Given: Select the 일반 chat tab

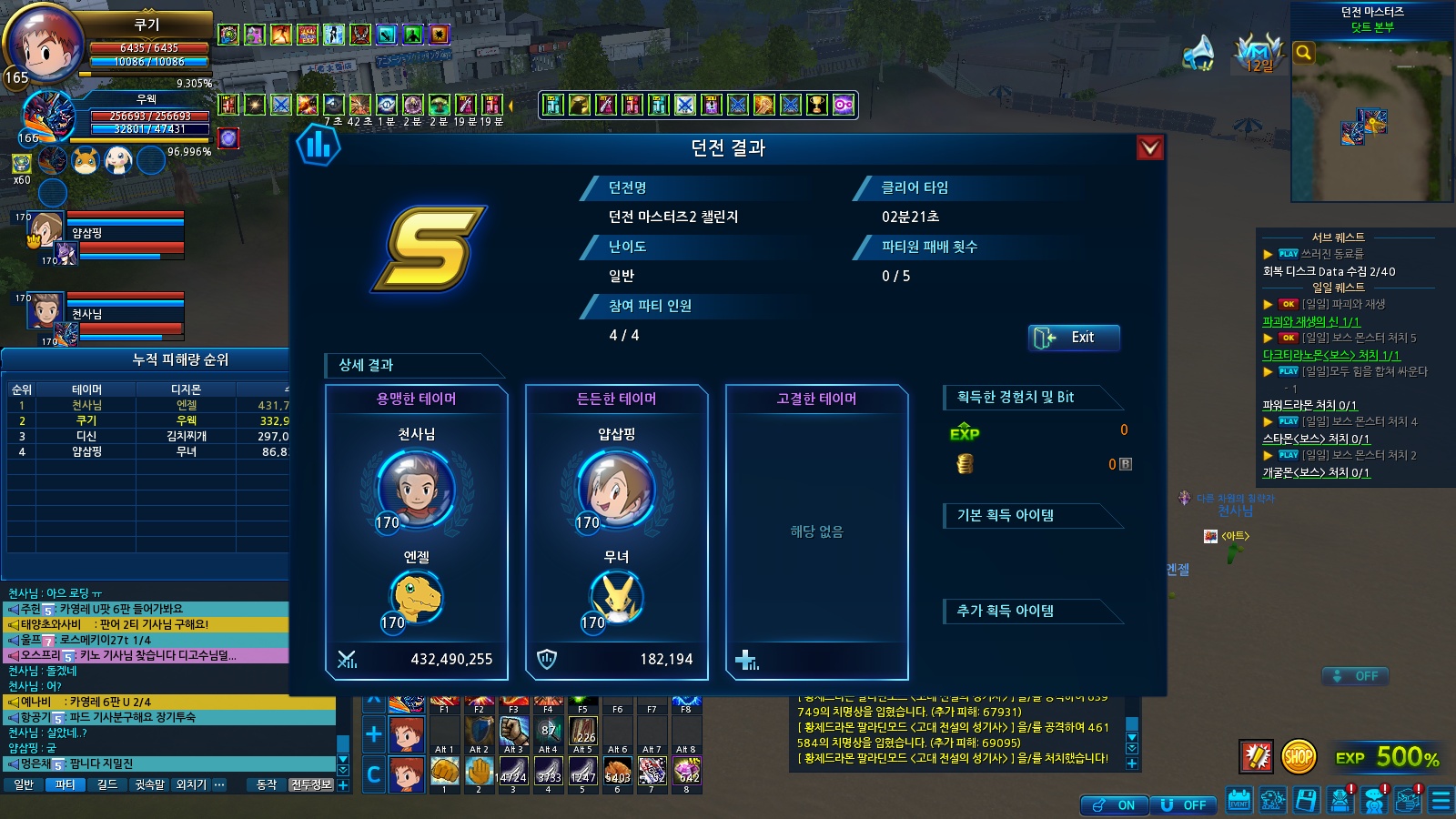Looking at the screenshot, I should point(24,784).
